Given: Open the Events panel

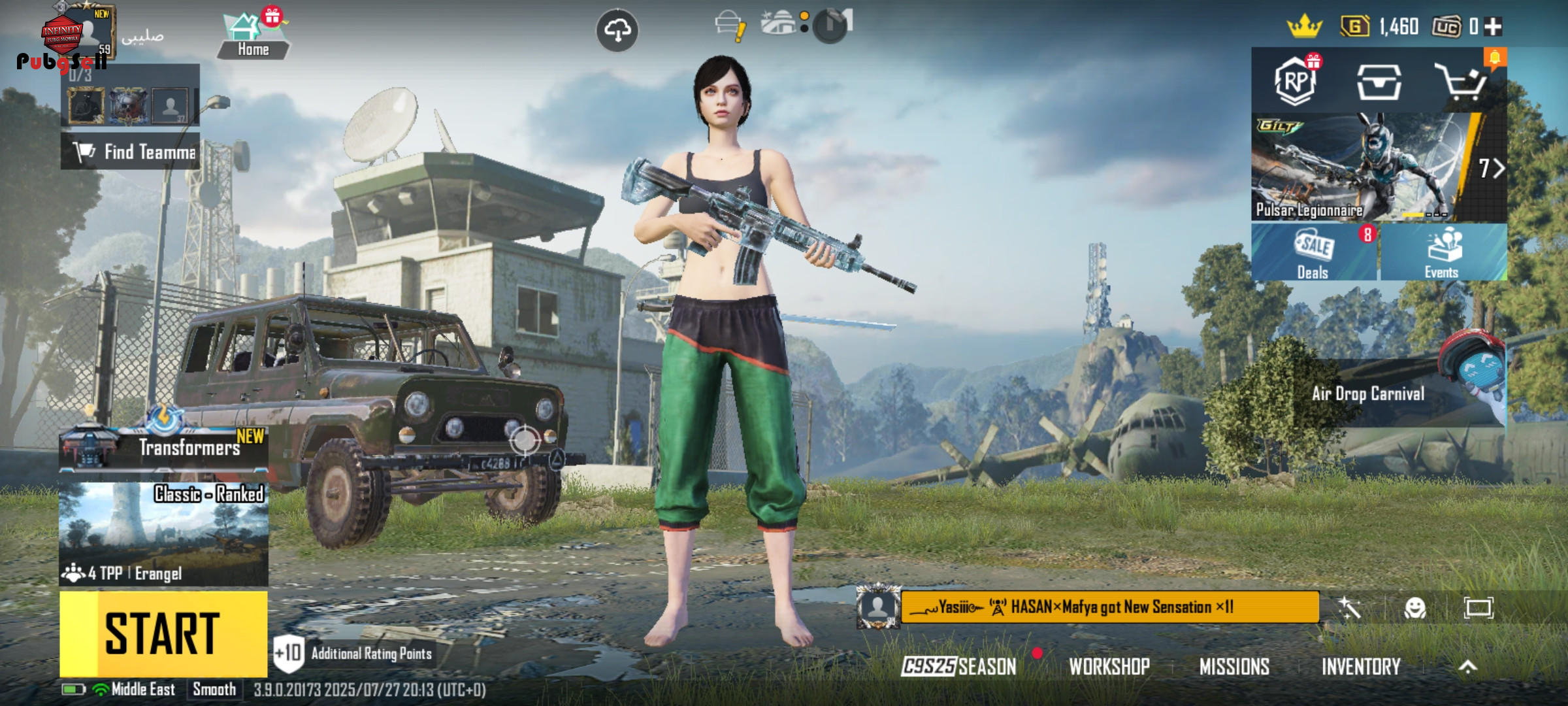Looking at the screenshot, I should coord(1443,253).
